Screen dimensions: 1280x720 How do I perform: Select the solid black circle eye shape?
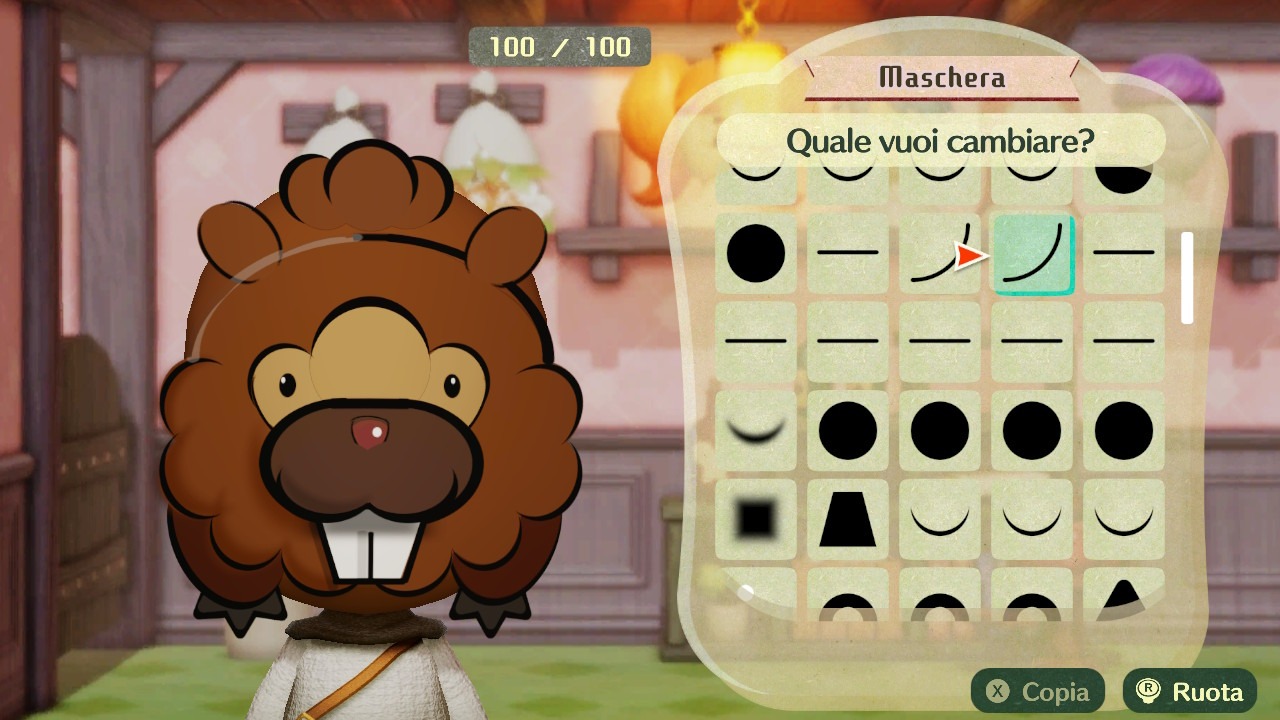click(756, 253)
